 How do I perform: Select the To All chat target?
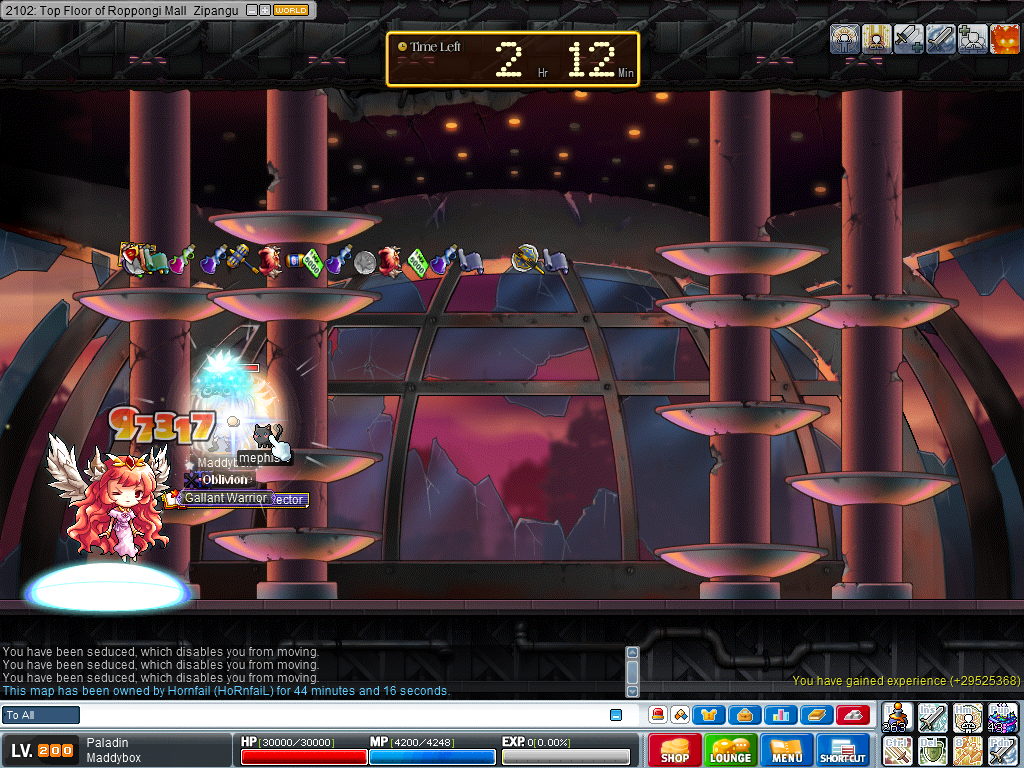click(41, 715)
